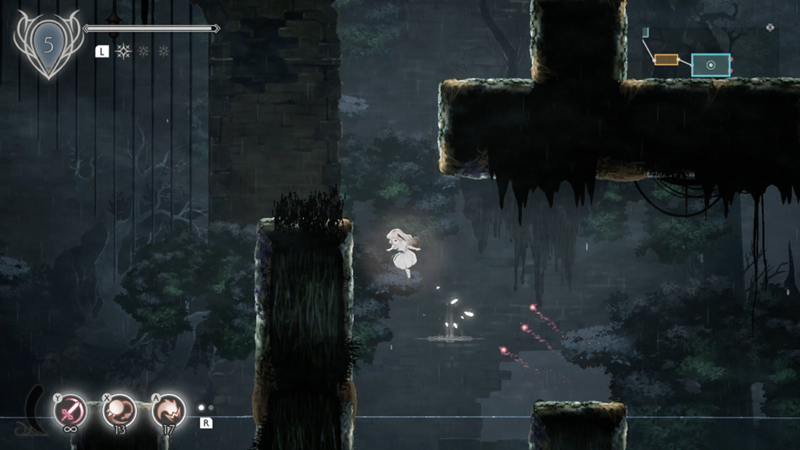Select the orange room on the minimap

[666, 60]
